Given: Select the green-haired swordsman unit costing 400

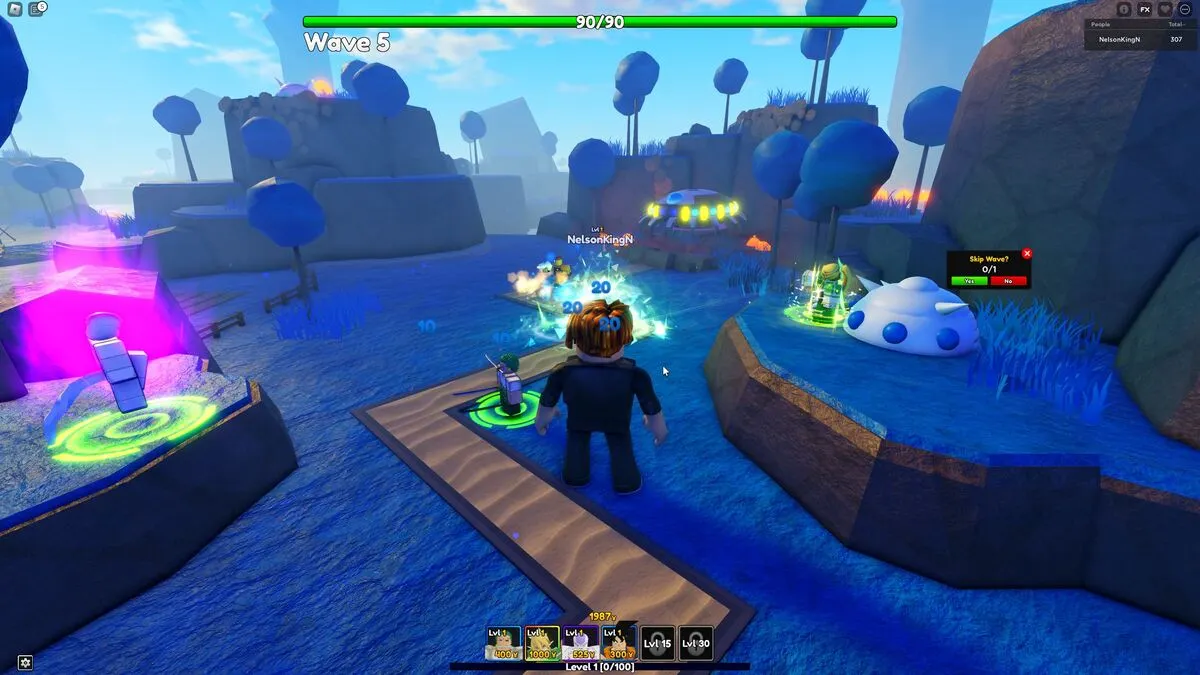Looking at the screenshot, I should (503, 643).
